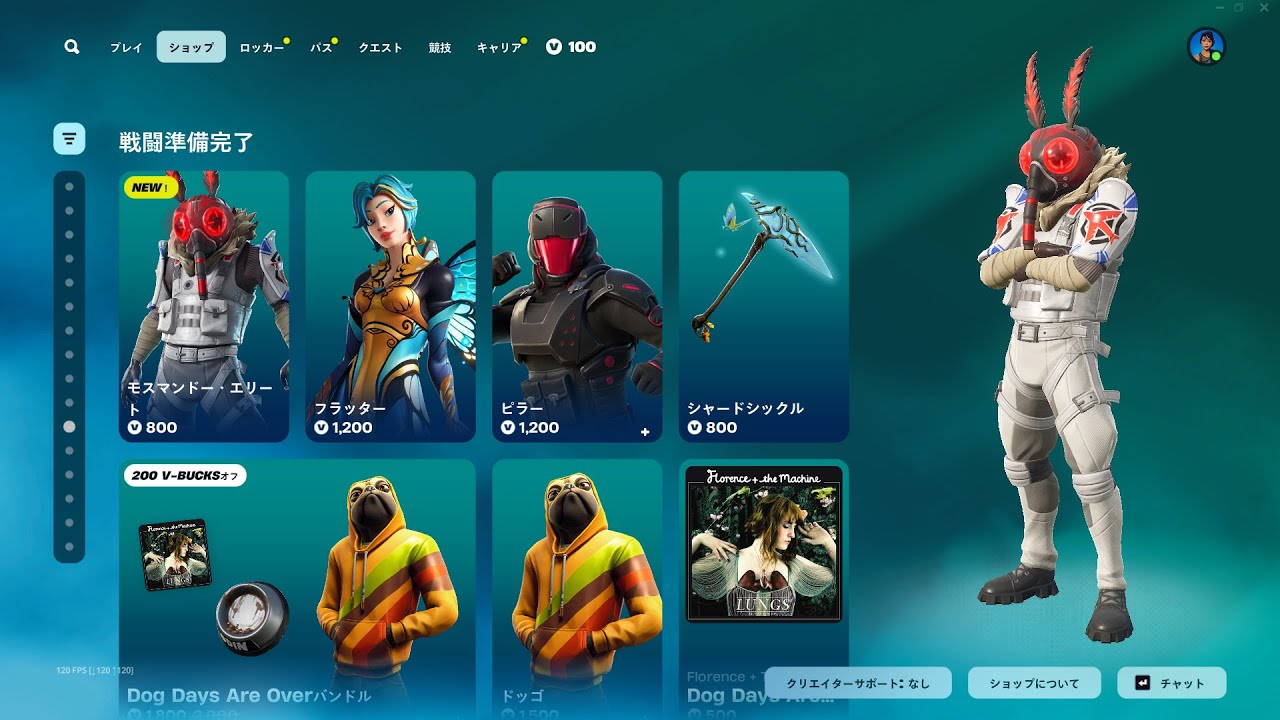The image size is (1280, 720).
Task: Pick the シャードシックル pickaxe tile
Action: click(x=764, y=306)
